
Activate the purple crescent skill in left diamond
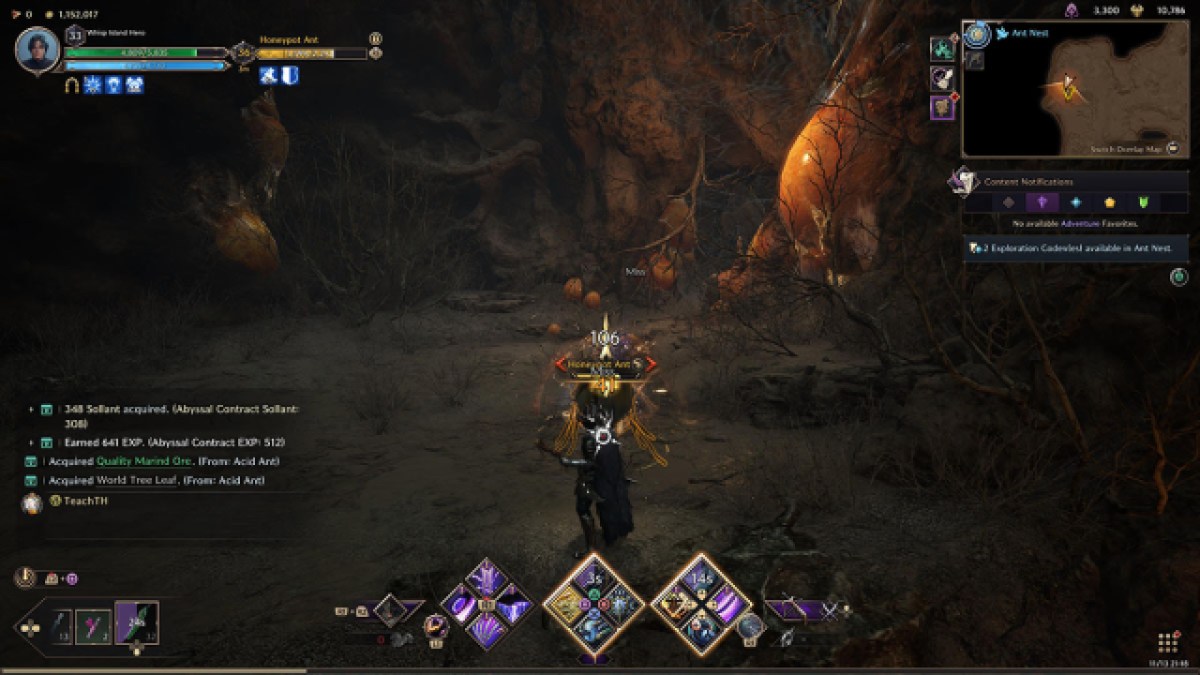click(x=462, y=606)
